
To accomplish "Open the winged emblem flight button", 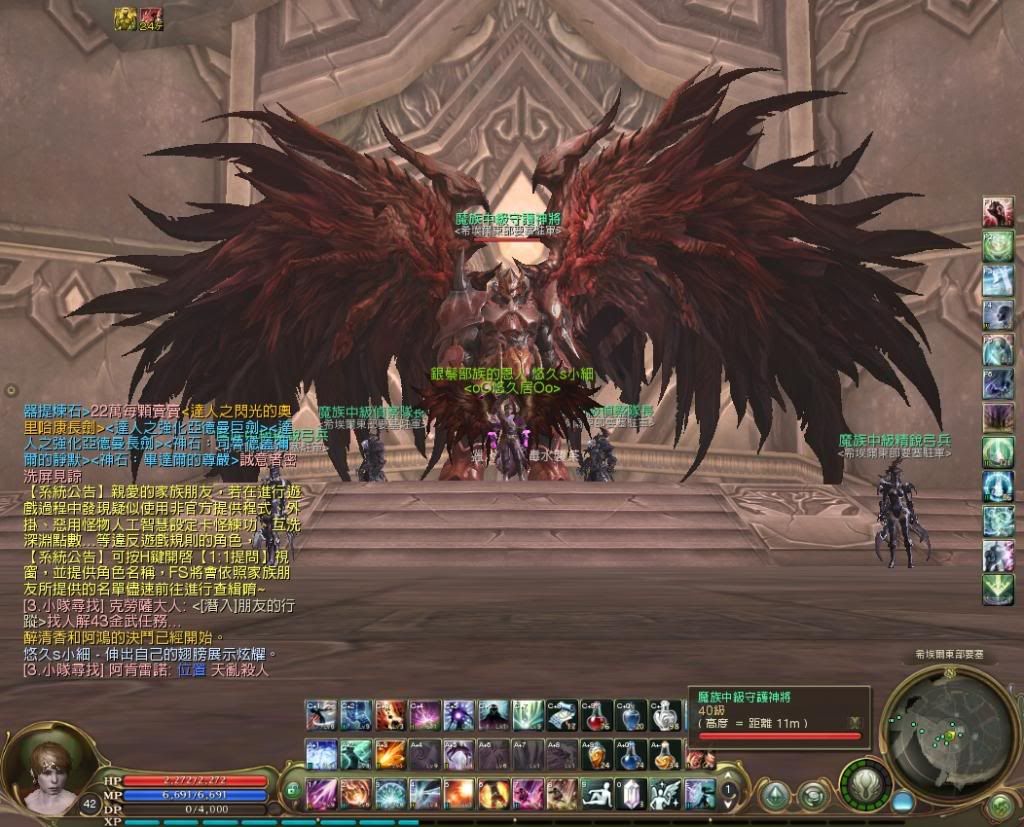I will coord(864,783).
